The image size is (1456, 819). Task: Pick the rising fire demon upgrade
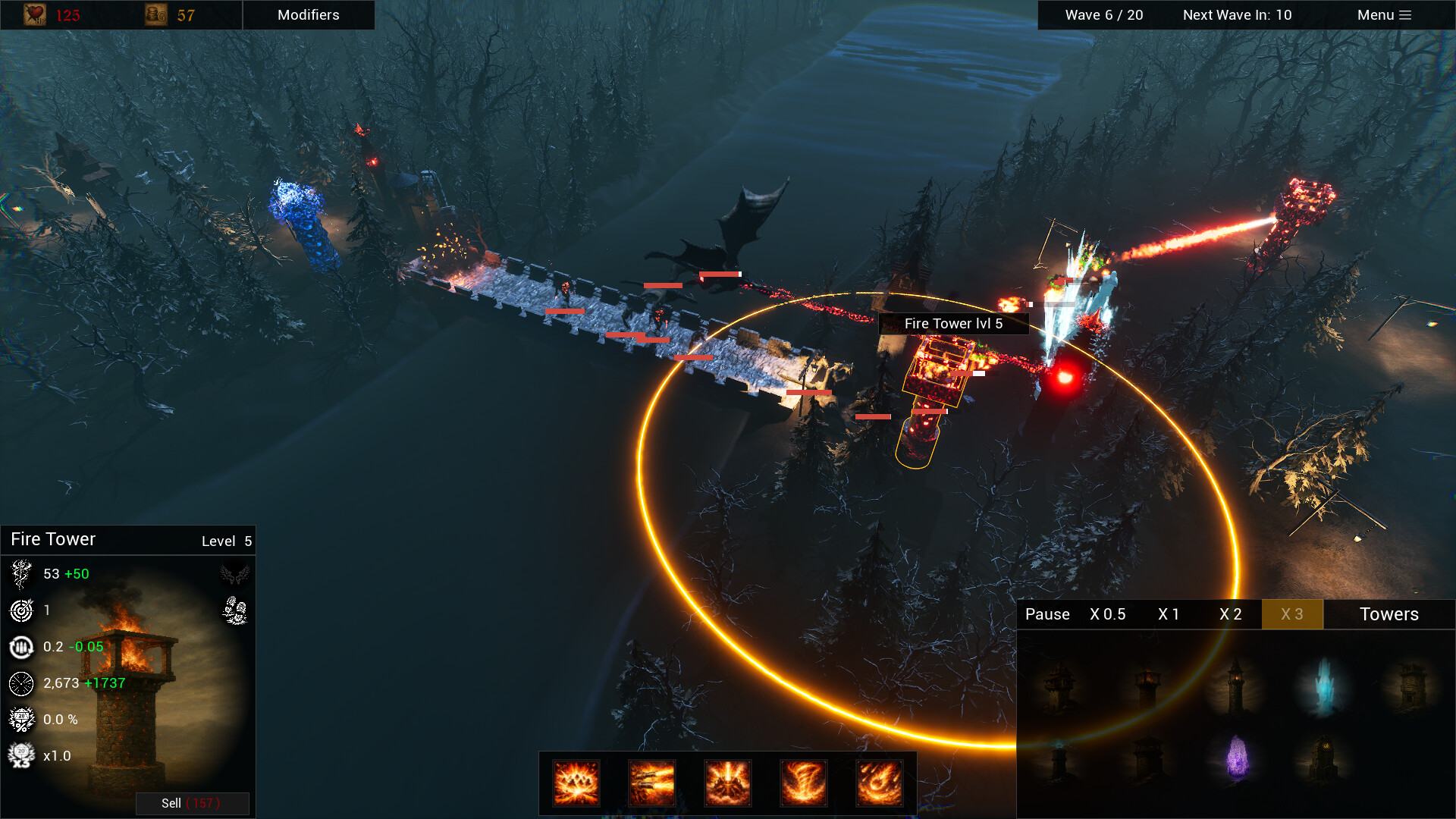click(728, 783)
